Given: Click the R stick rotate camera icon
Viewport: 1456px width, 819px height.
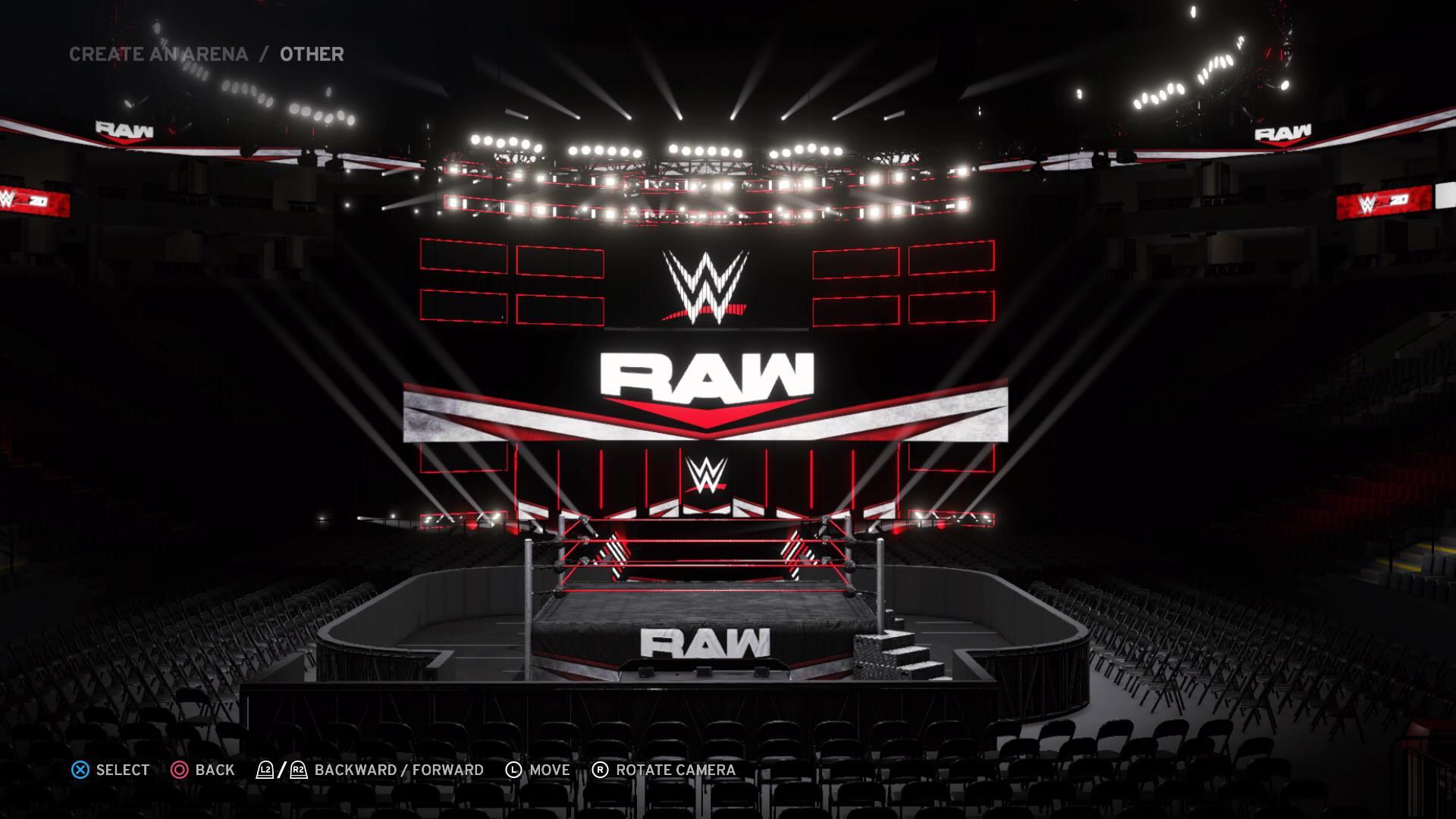Looking at the screenshot, I should pos(601,770).
